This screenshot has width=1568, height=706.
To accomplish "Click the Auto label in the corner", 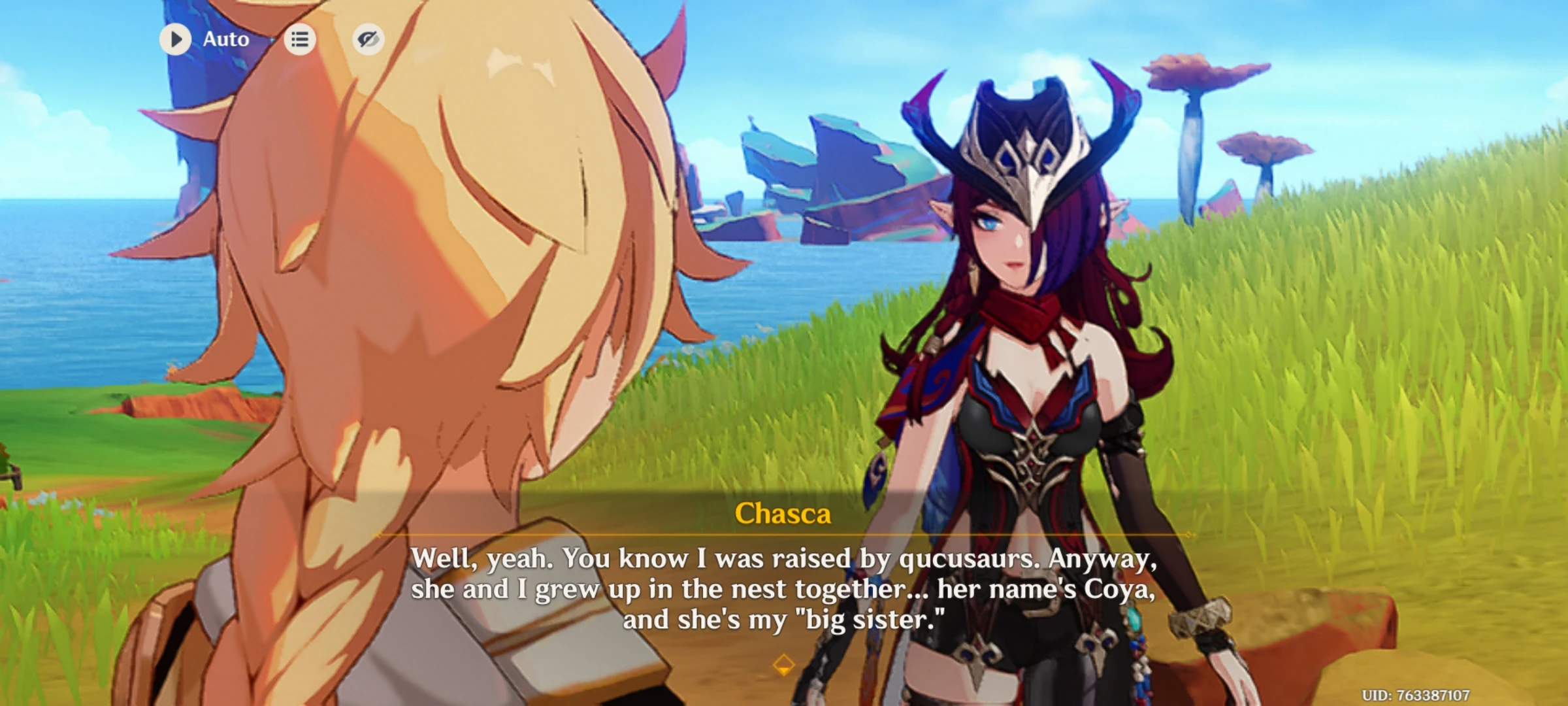I will click(x=225, y=39).
